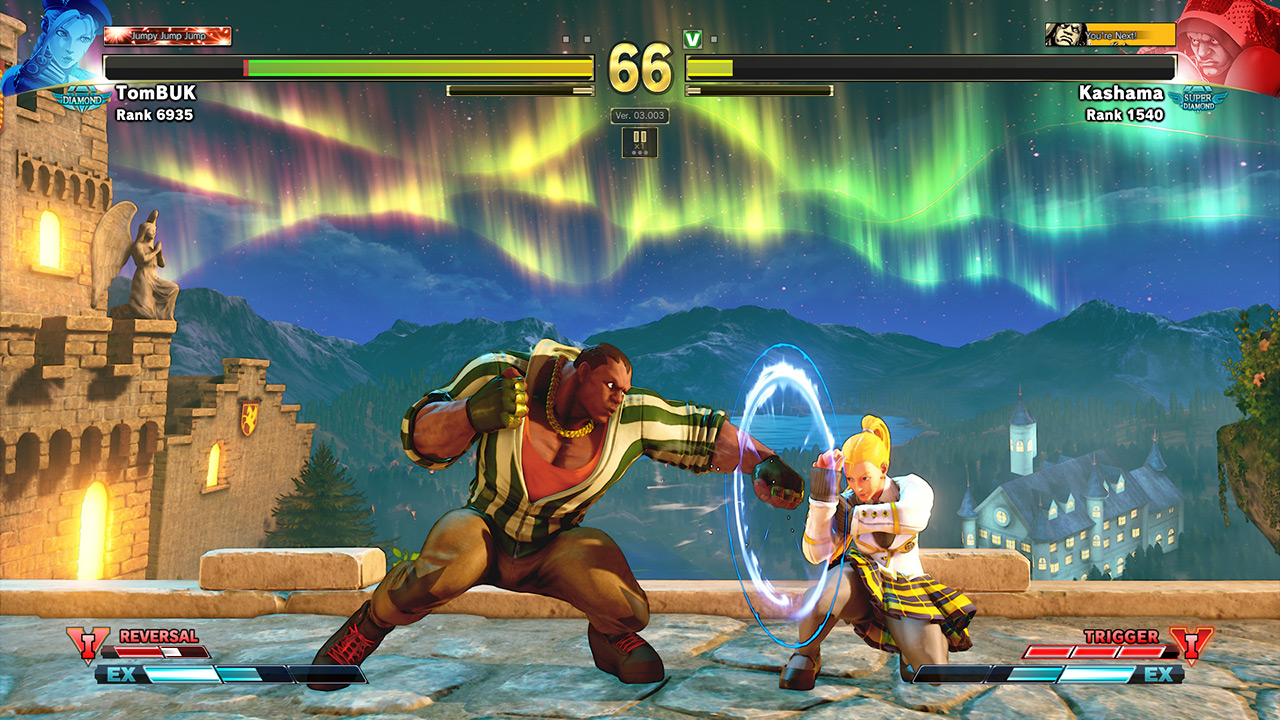Expand the Ver. 03.003 version label
The image size is (1280, 720).
pos(638,117)
